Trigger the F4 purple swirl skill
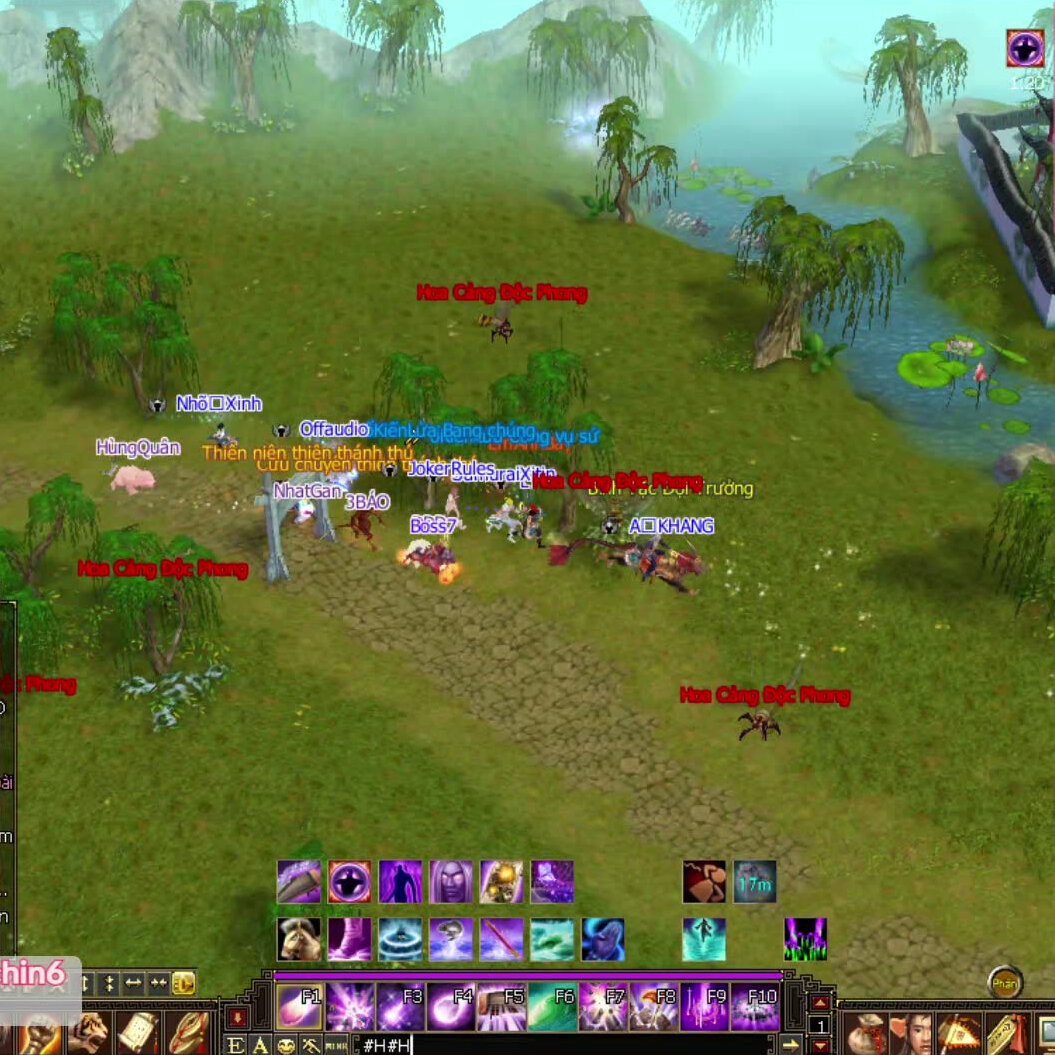Screen dimensions: 1055x1055 point(451,1007)
